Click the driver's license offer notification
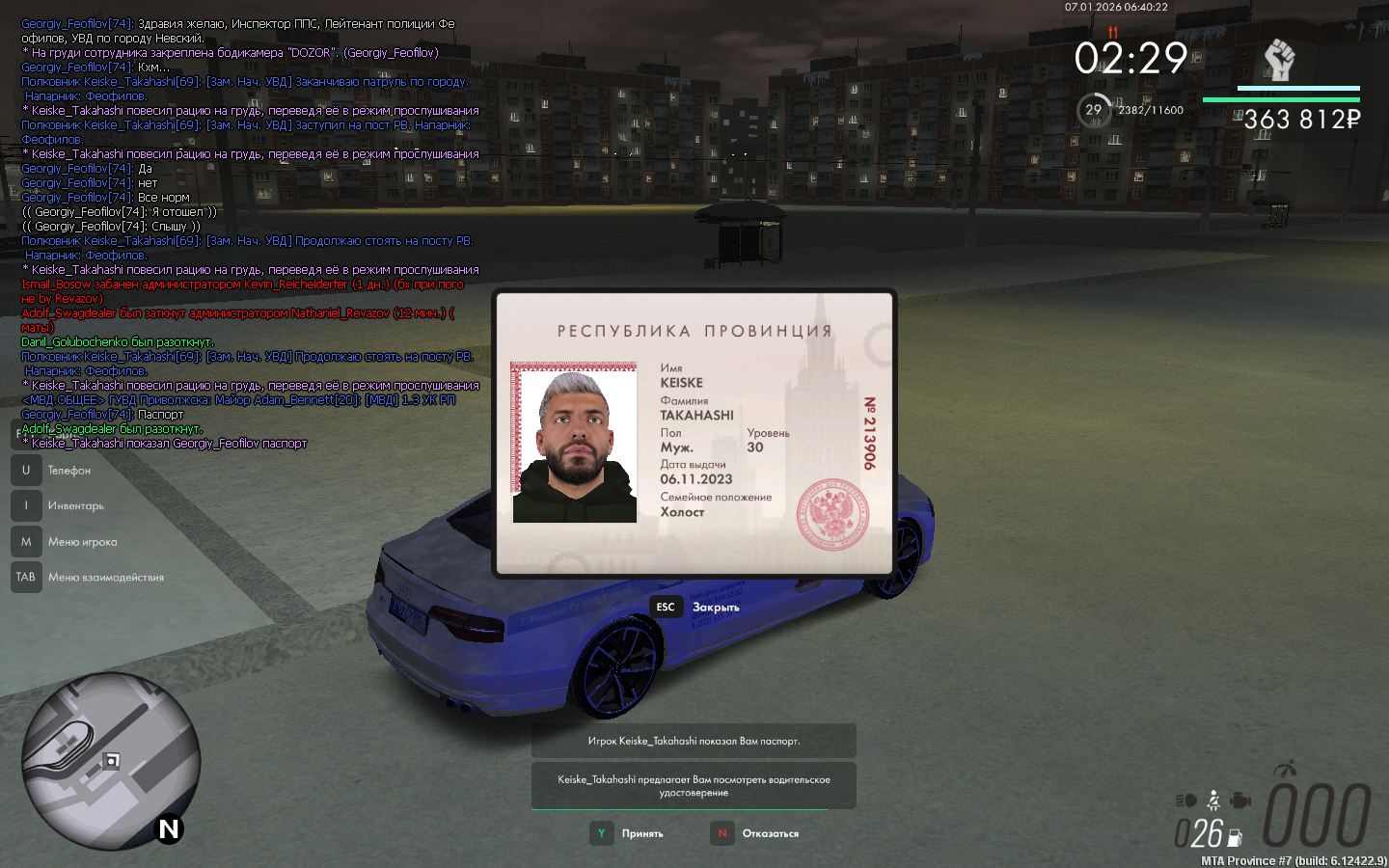Screen dimensions: 1389x868 click(694, 786)
